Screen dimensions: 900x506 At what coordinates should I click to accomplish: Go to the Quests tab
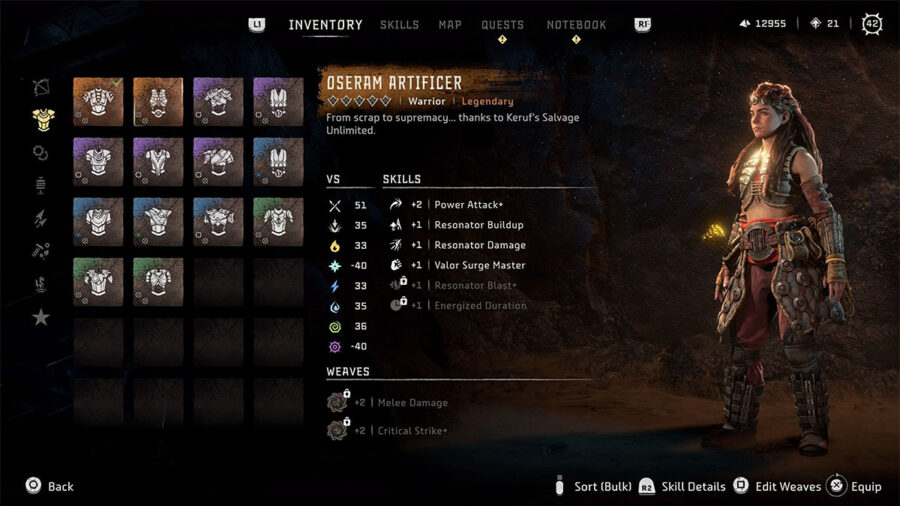coord(502,25)
